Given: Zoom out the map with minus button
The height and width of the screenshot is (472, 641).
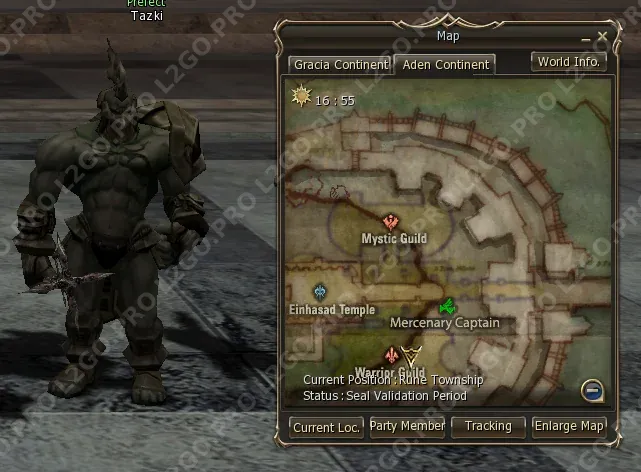Looking at the screenshot, I should pyautogui.click(x=593, y=389).
